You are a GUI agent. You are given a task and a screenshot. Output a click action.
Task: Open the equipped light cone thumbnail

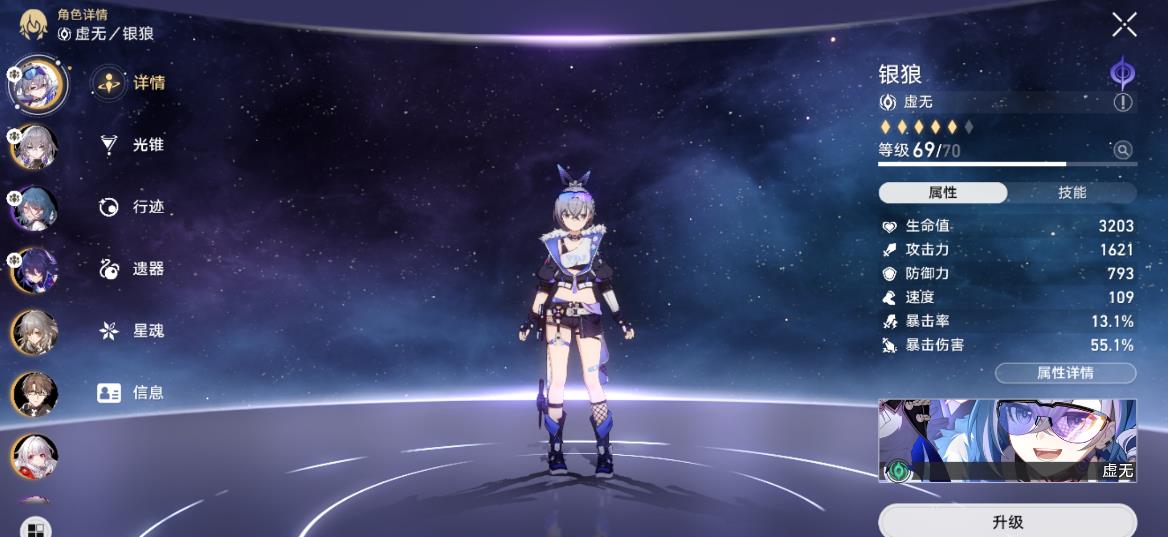coord(1007,441)
